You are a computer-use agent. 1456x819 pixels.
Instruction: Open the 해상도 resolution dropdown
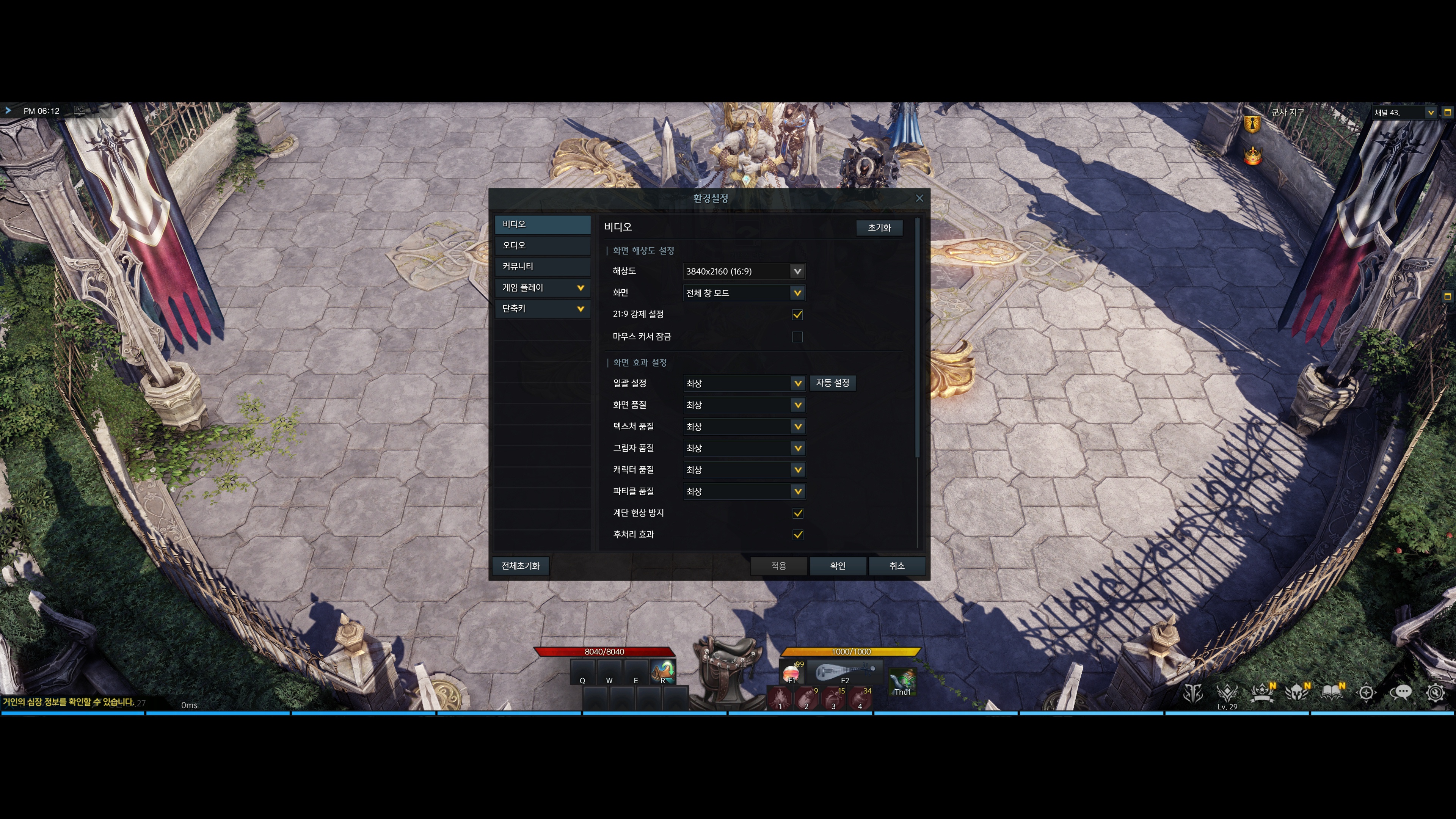click(x=744, y=271)
